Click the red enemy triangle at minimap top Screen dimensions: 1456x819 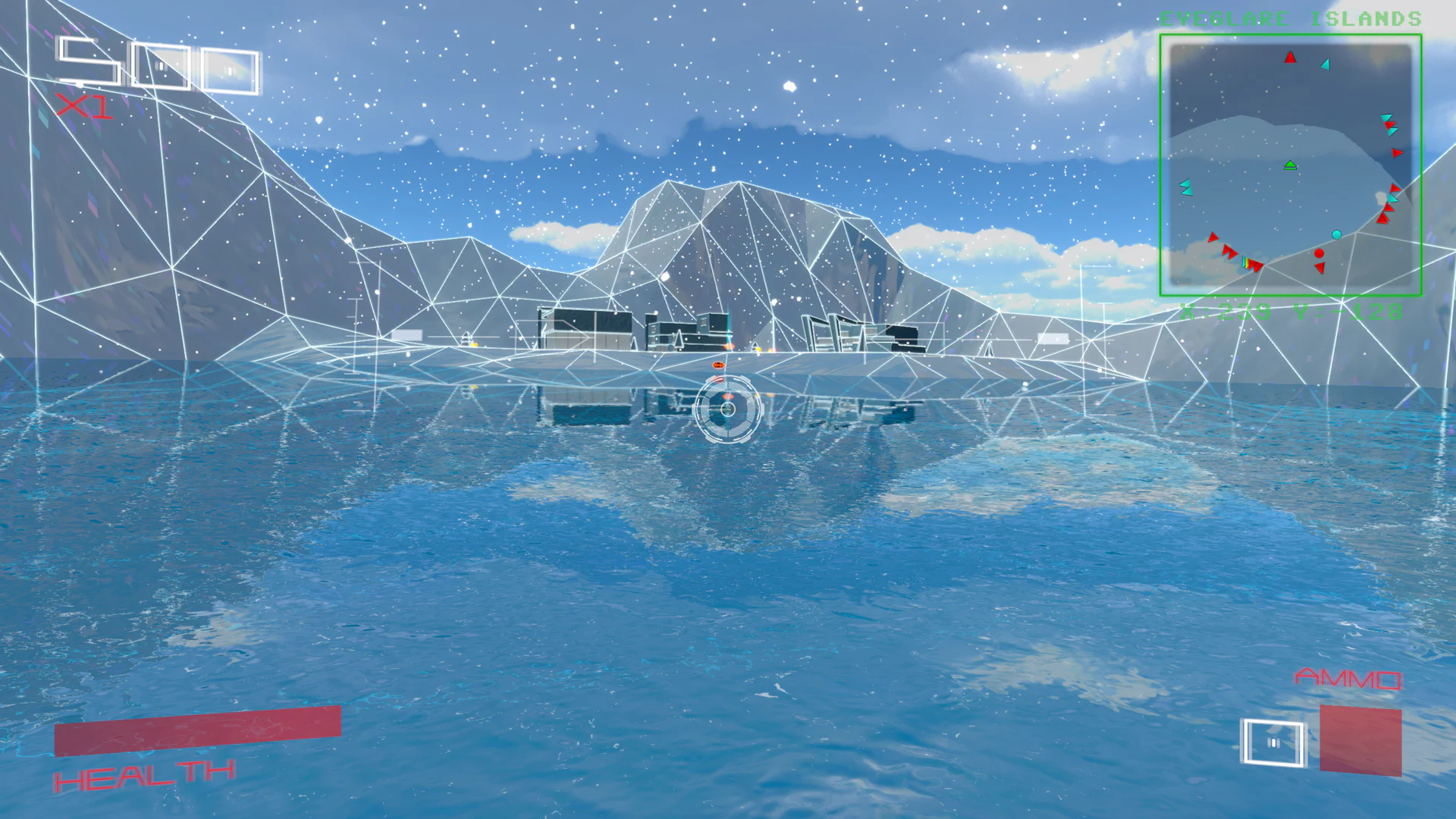[x=1290, y=57]
